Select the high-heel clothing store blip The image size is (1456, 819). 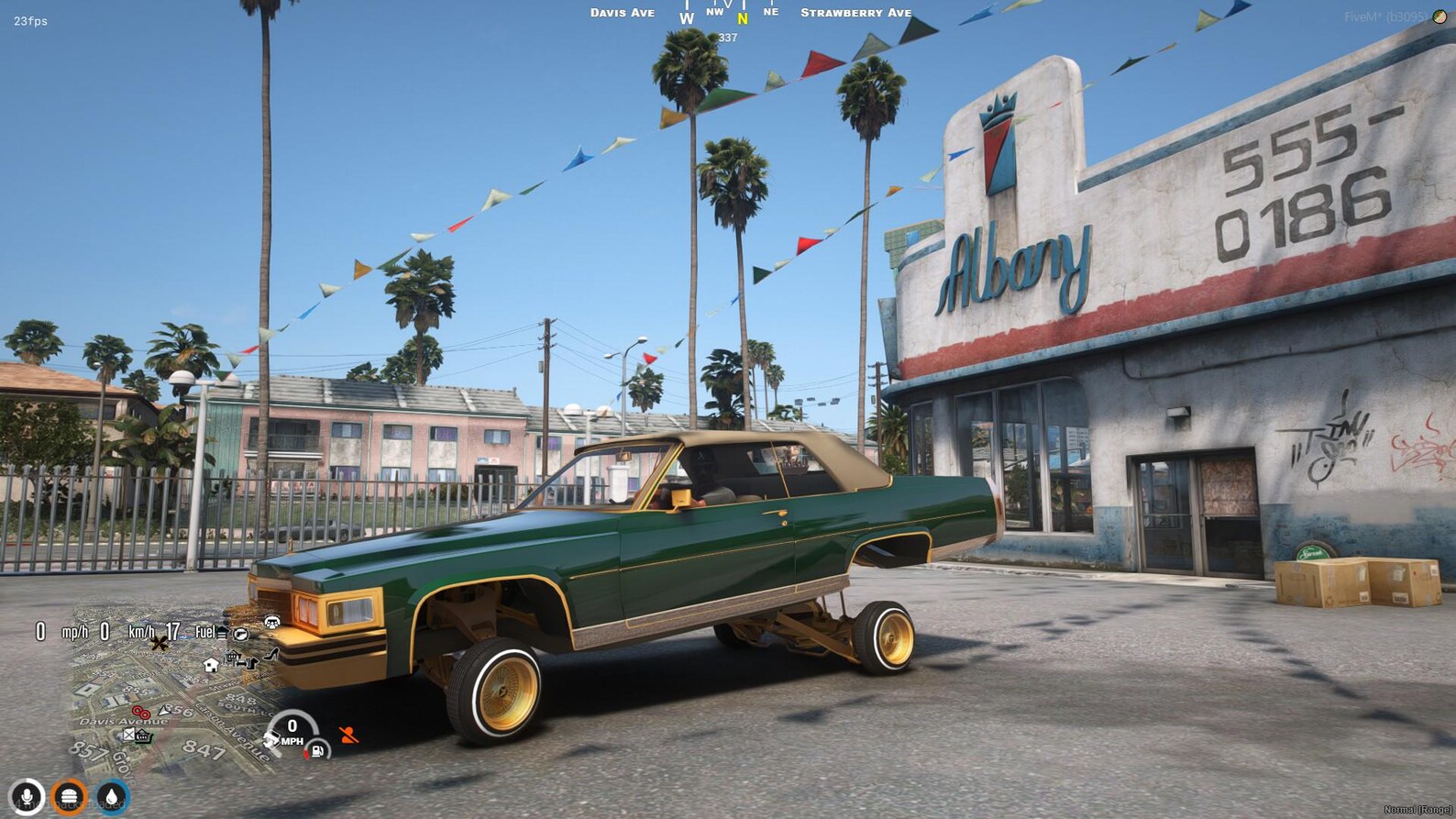270,655
